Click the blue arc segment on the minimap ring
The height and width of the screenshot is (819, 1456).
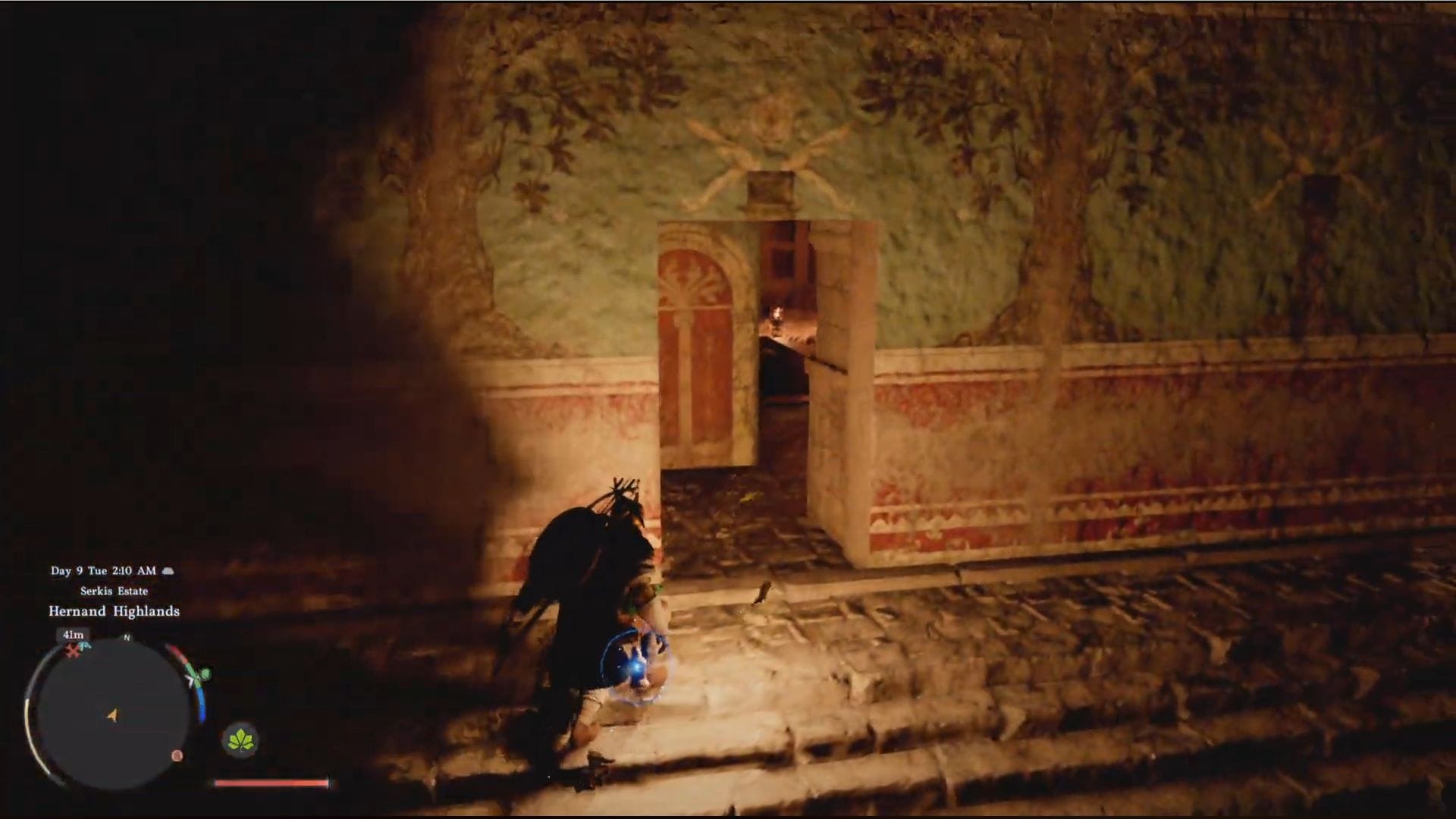(x=202, y=704)
